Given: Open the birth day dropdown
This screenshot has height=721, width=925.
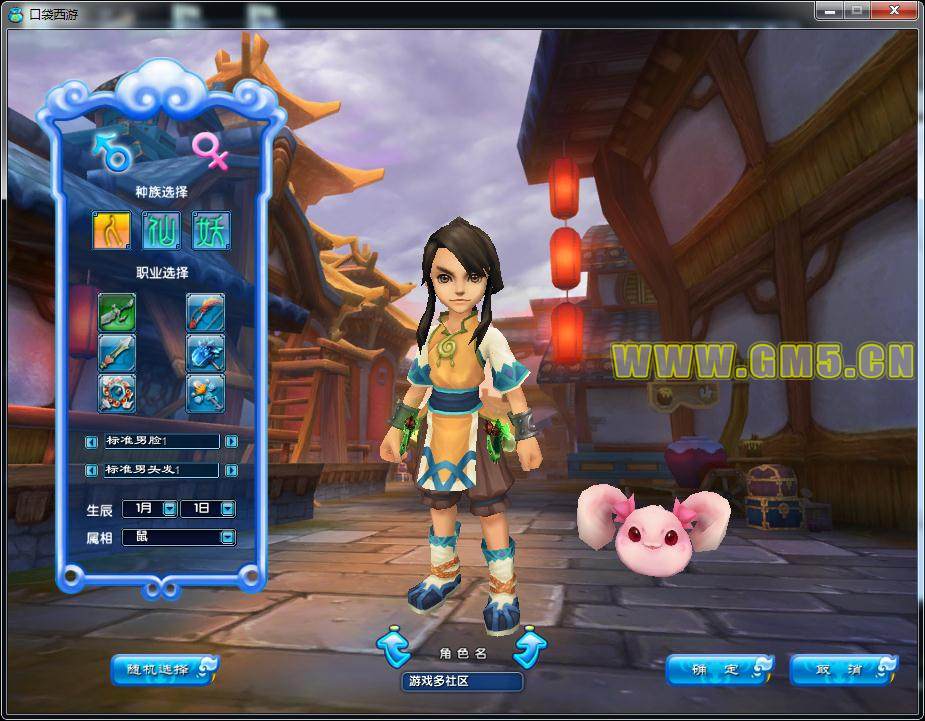Looking at the screenshot, I should tap(227, 509).
